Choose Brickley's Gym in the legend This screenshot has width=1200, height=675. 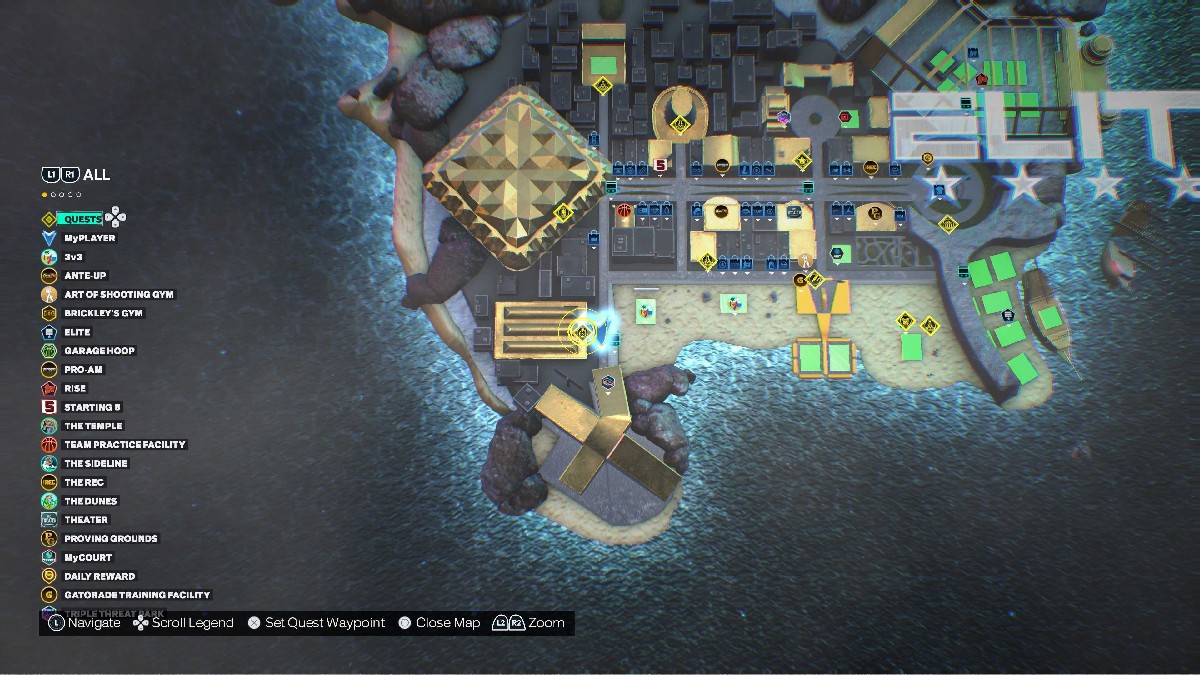pos(103,313)
